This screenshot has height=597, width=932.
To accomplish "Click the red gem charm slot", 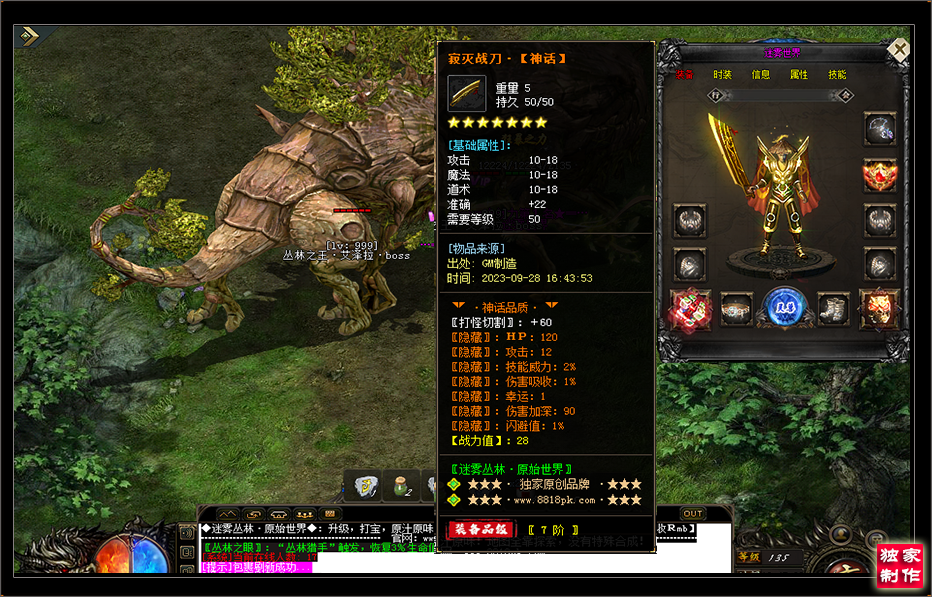I will point(690,307).
